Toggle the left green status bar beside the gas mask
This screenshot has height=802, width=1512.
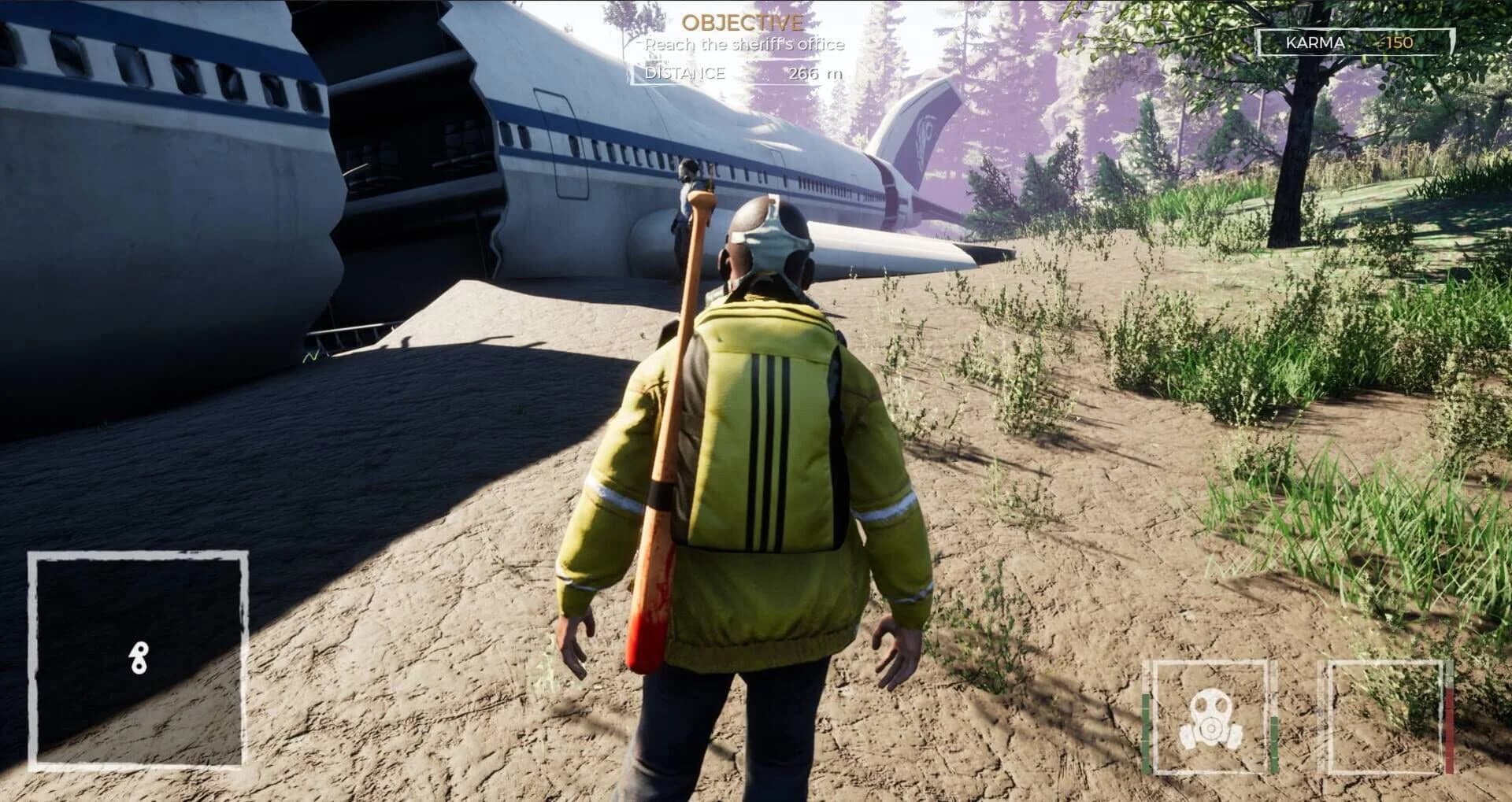1146,732
